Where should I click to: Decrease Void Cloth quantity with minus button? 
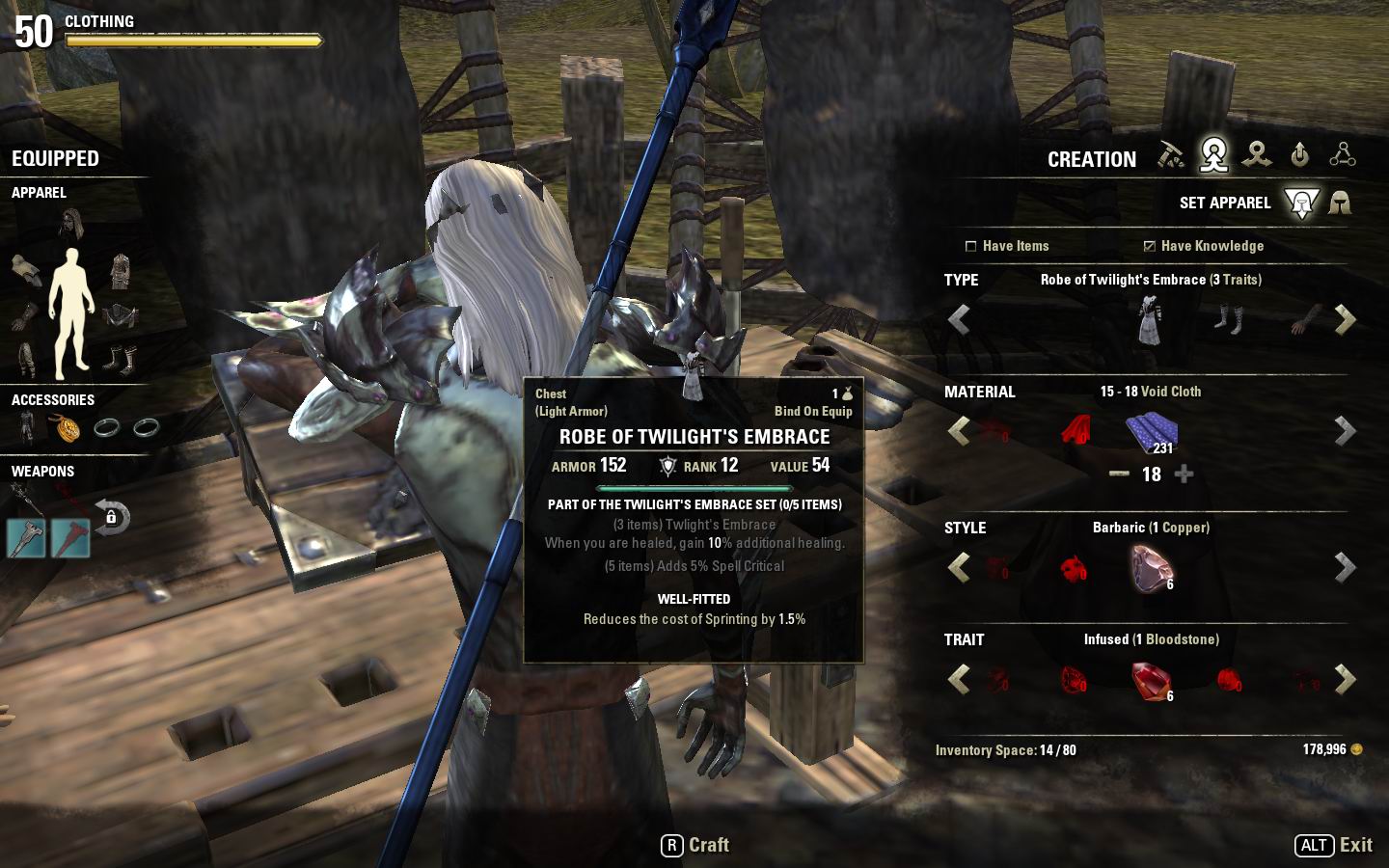[1119, 474]
